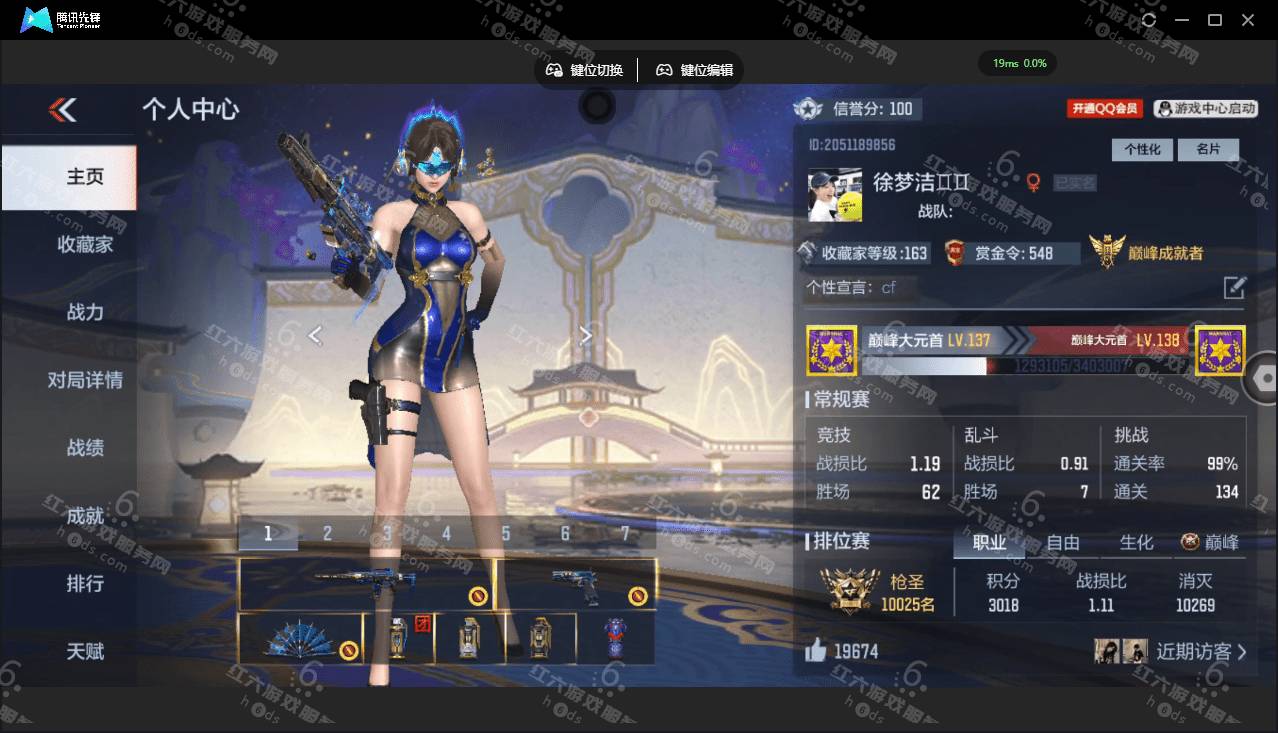Close the emulator window
The image size is (1278, 733).
pyautogui.click(x=1248, y=20)
